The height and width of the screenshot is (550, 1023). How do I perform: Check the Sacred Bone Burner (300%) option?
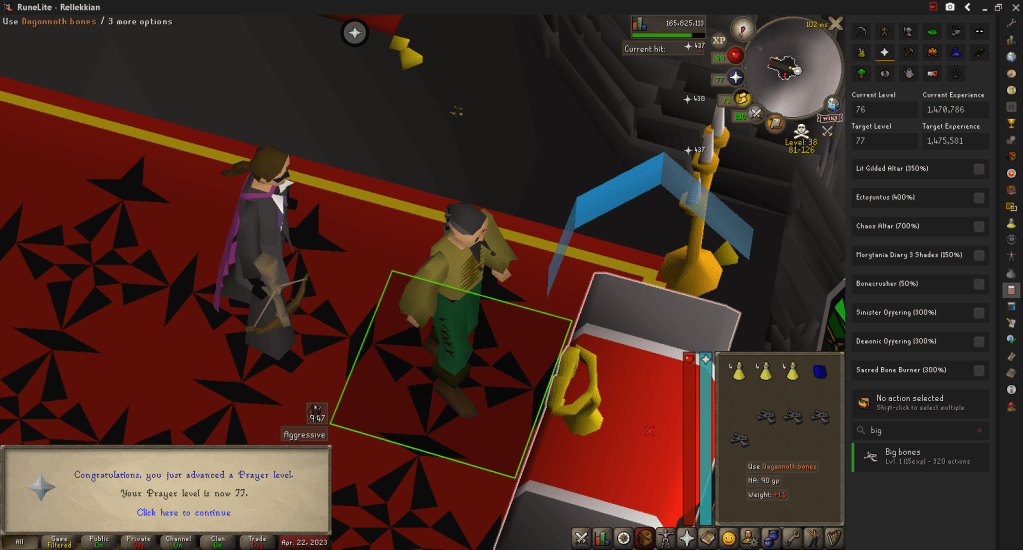coord(979,370)
